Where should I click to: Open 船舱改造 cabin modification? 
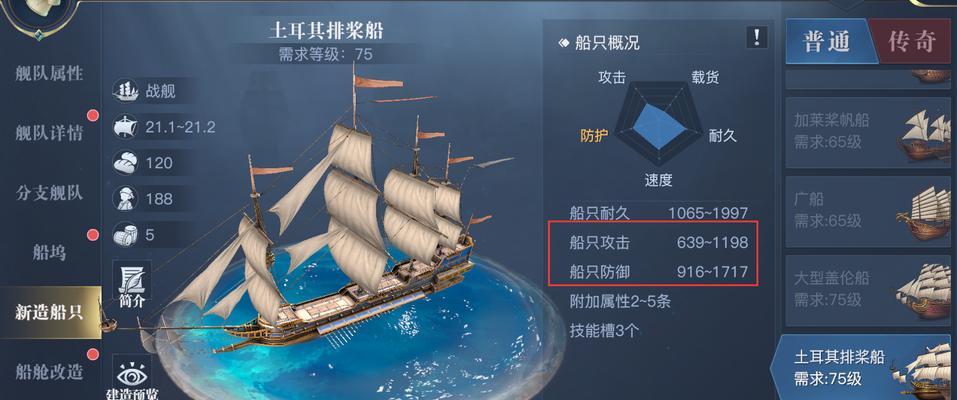coord(48,371)
